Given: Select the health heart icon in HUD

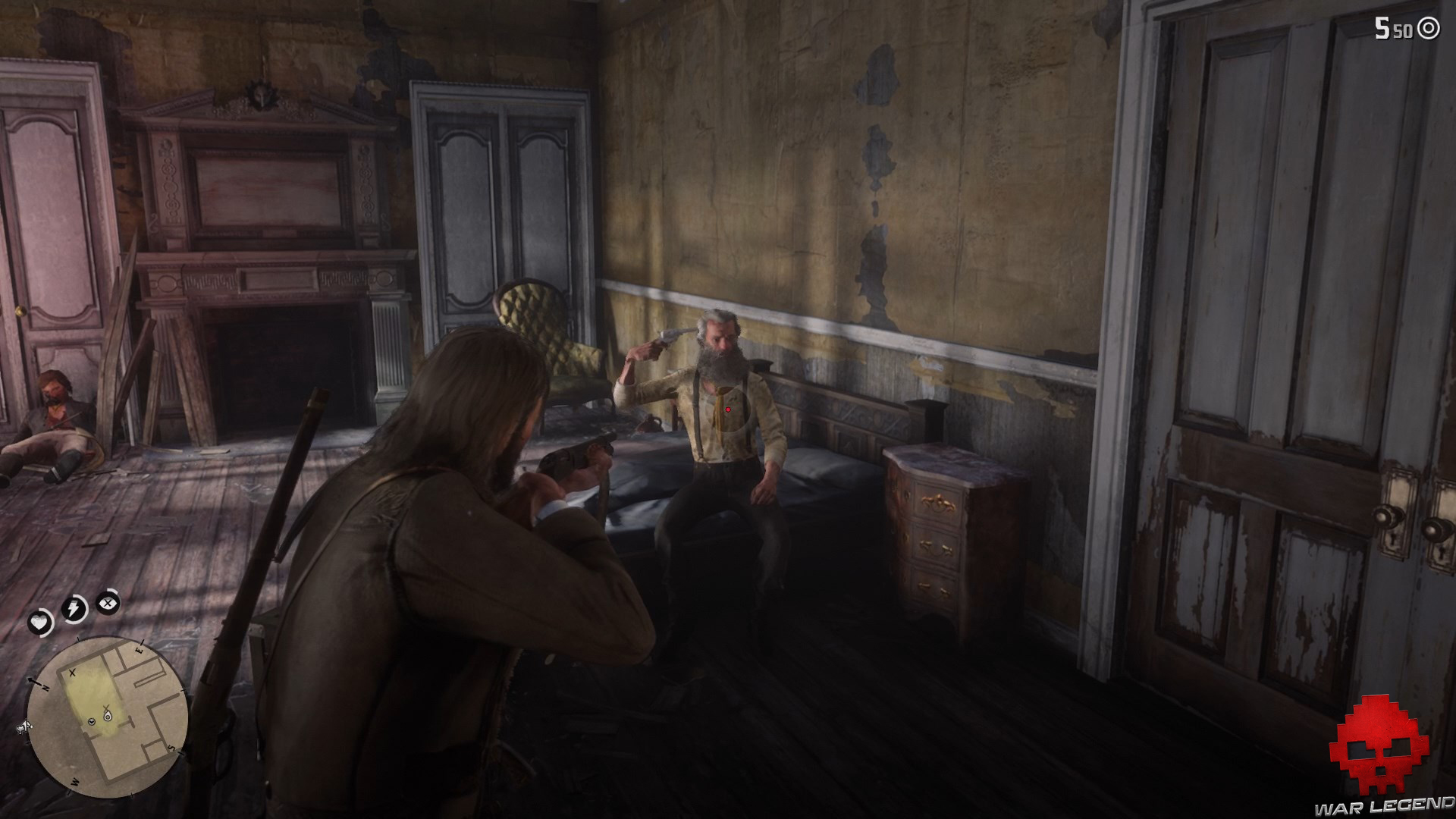Looking at the screenshot, I should (x=39, y=622).
